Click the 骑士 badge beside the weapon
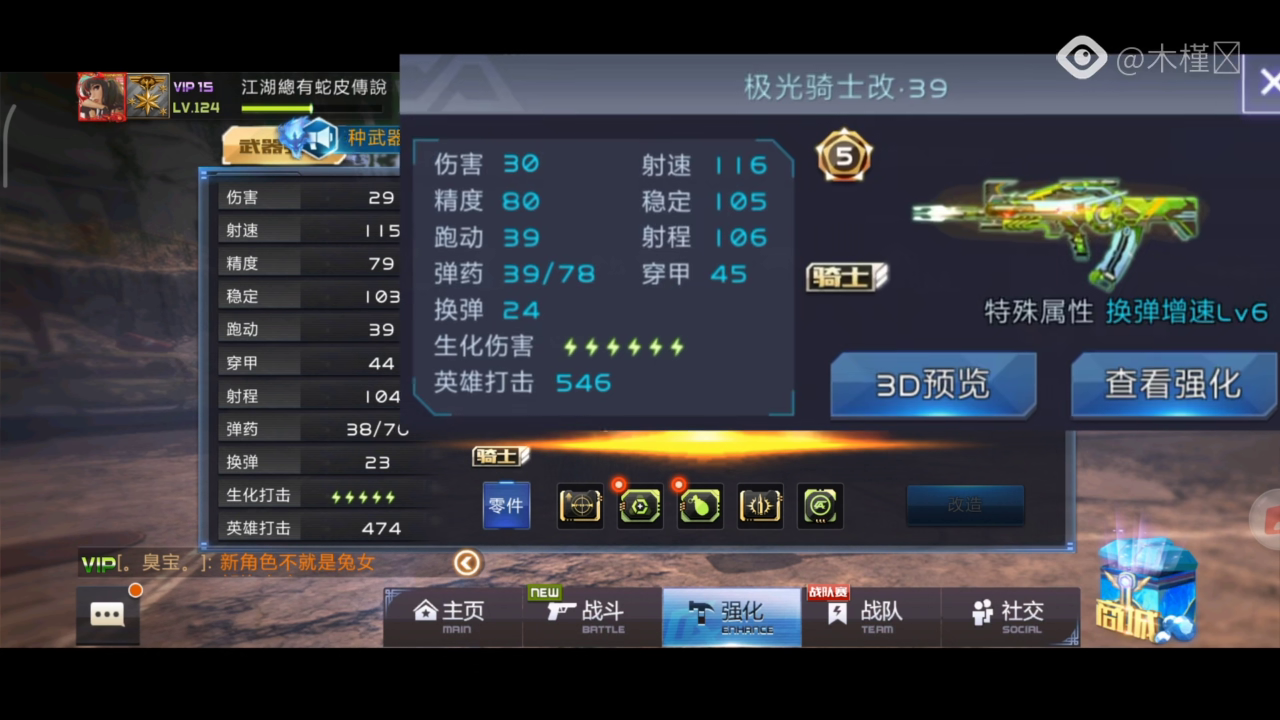1280x720 pixels. (x=847, y=277)
